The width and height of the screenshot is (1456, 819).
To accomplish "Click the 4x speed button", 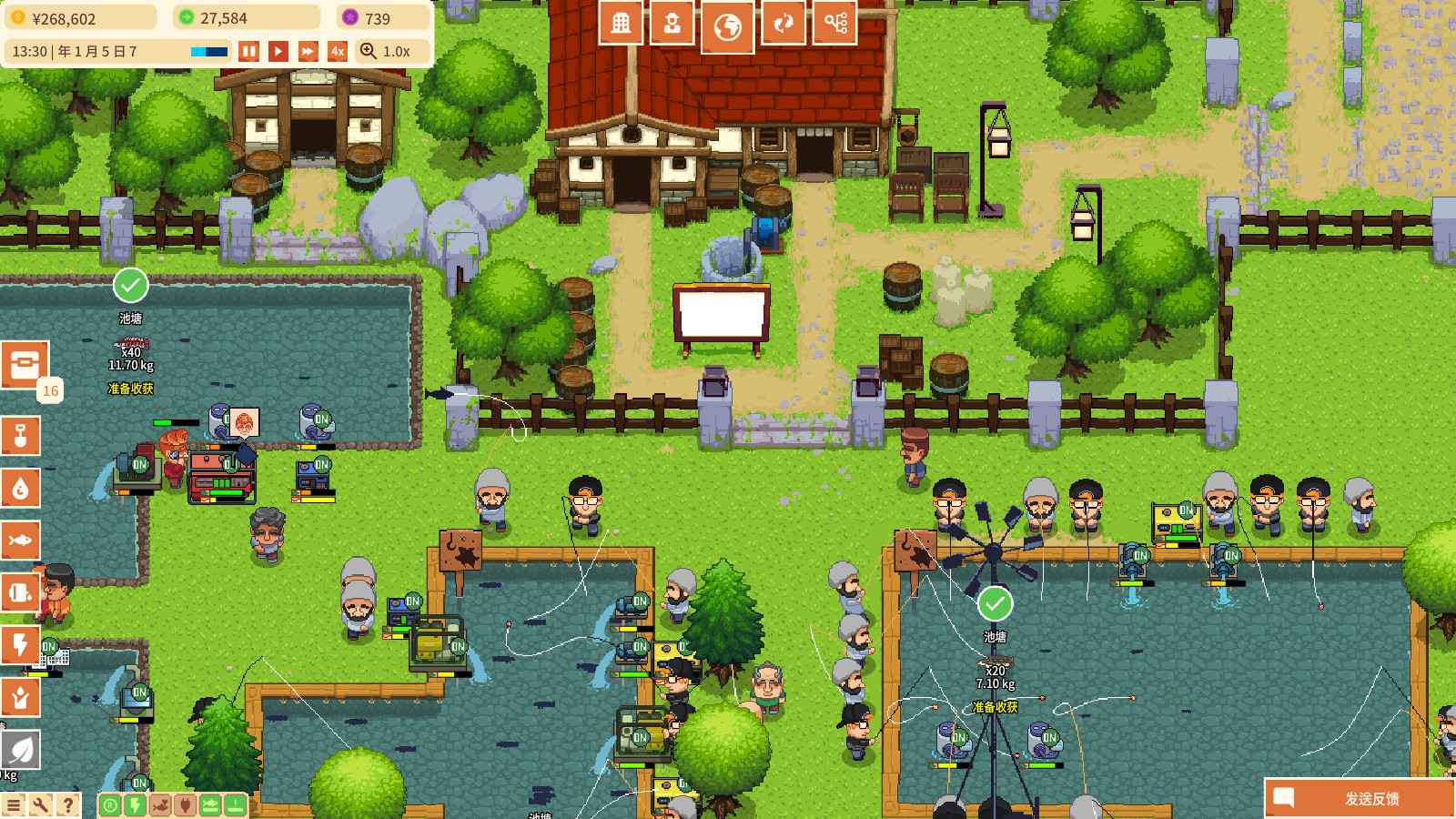I will (x=337, y=52).
